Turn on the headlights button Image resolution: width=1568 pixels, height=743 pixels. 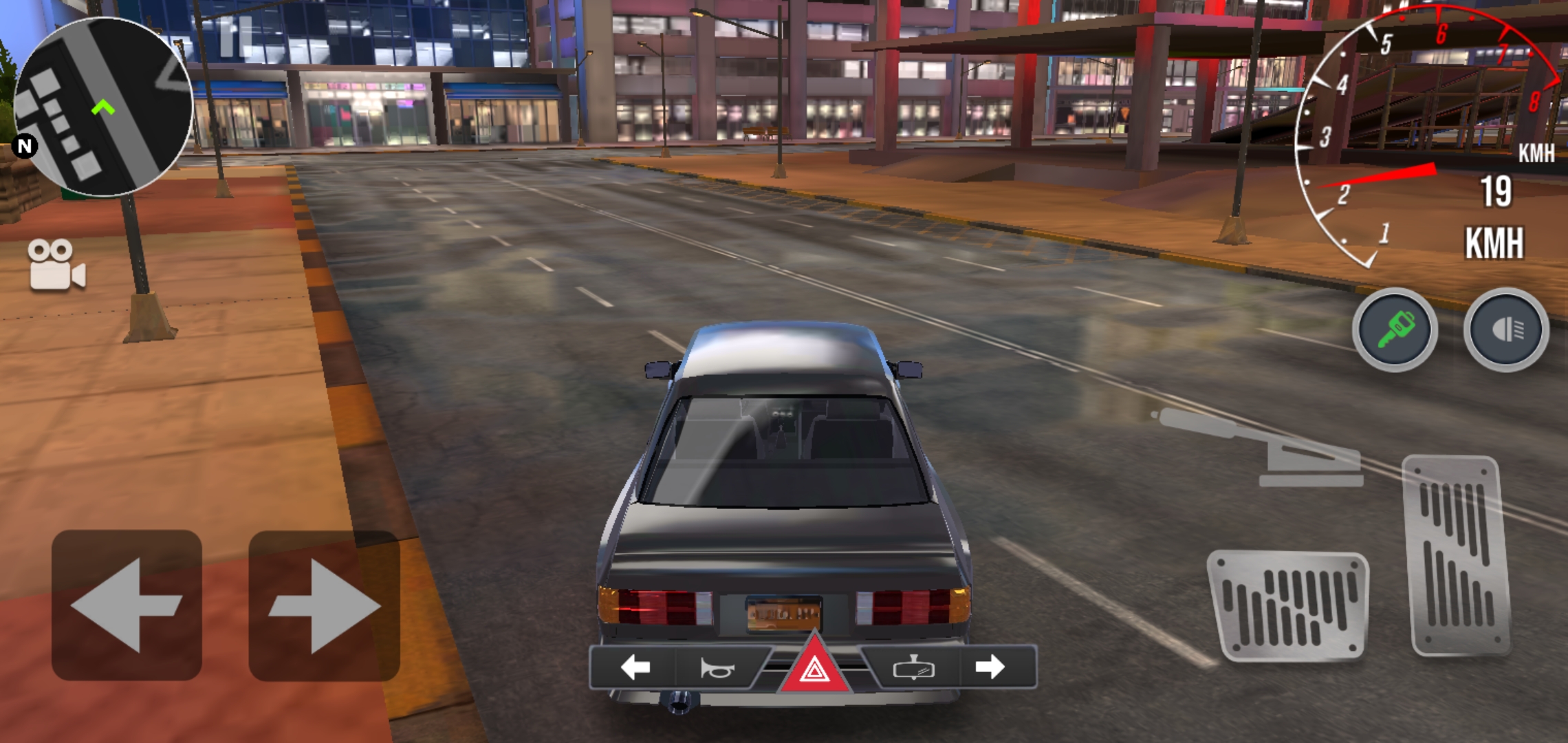[1506, 330]
